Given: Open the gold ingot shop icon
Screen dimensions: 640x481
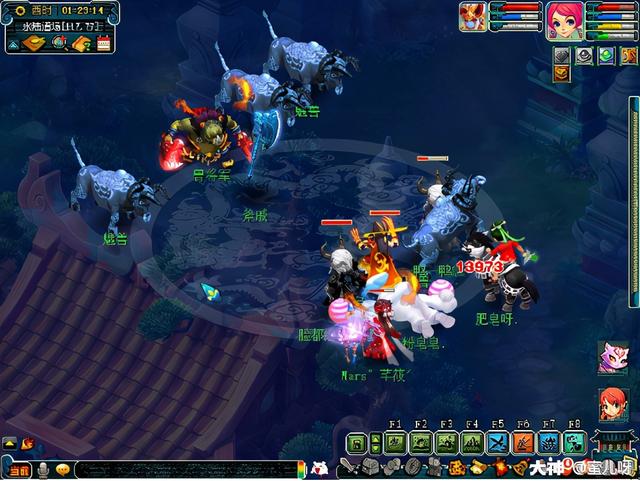Looking at the screenshot, I should tap(36, 42).
